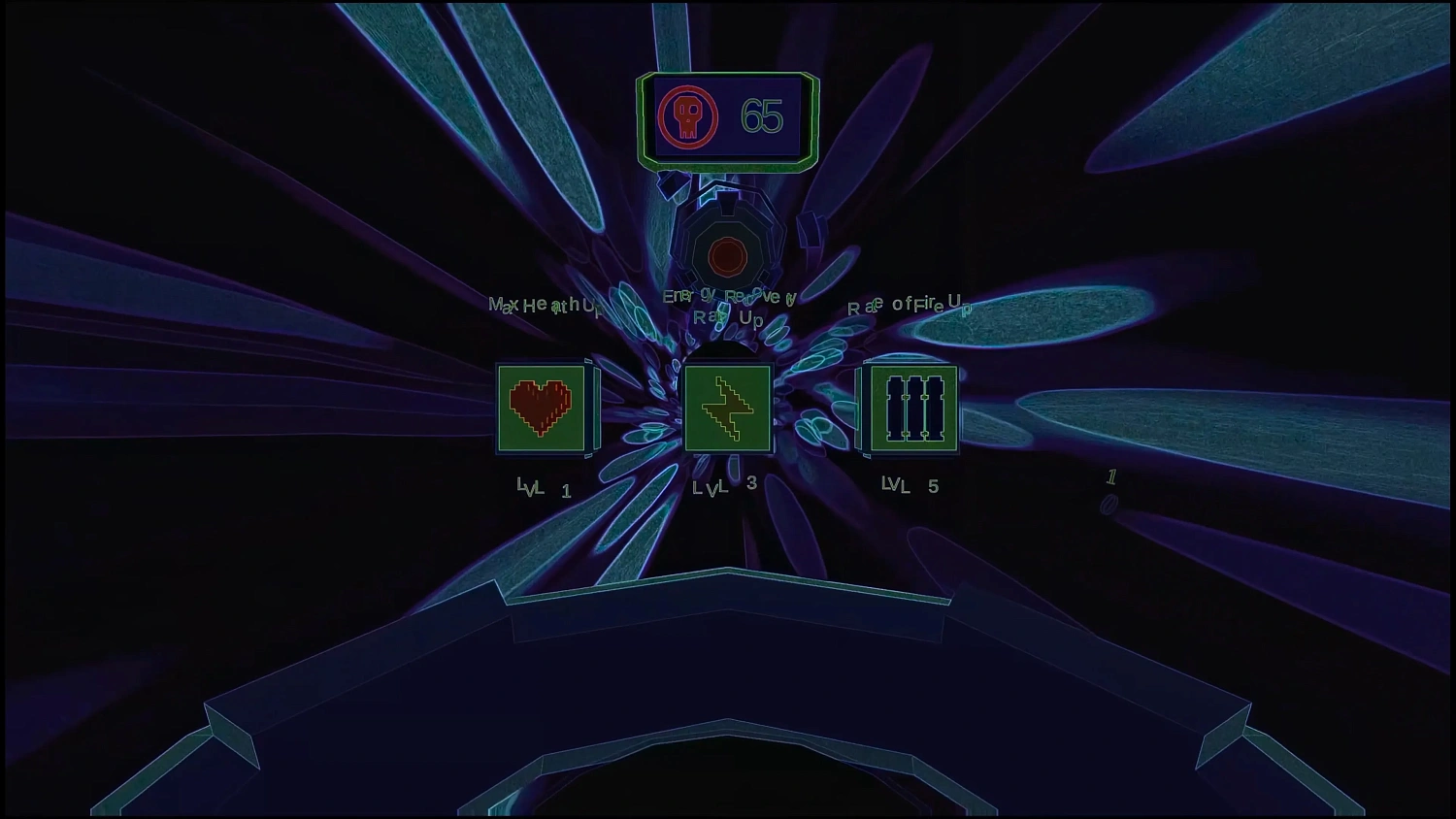Click the floating number 1 near the coin
The width and height of the screenshot is (1456, 819).
coord(1112,476)
